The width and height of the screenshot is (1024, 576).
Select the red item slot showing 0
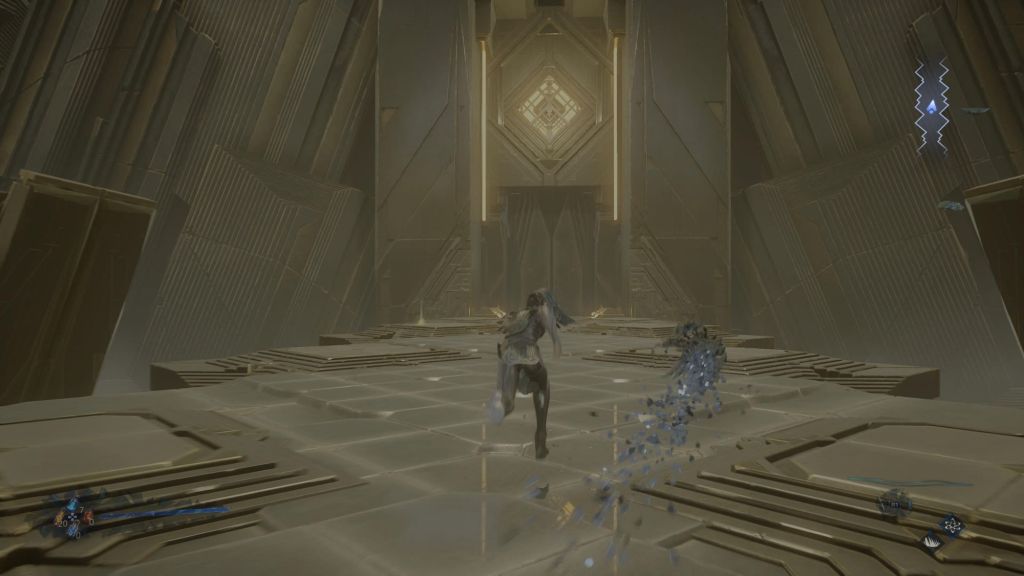(89, 516)
